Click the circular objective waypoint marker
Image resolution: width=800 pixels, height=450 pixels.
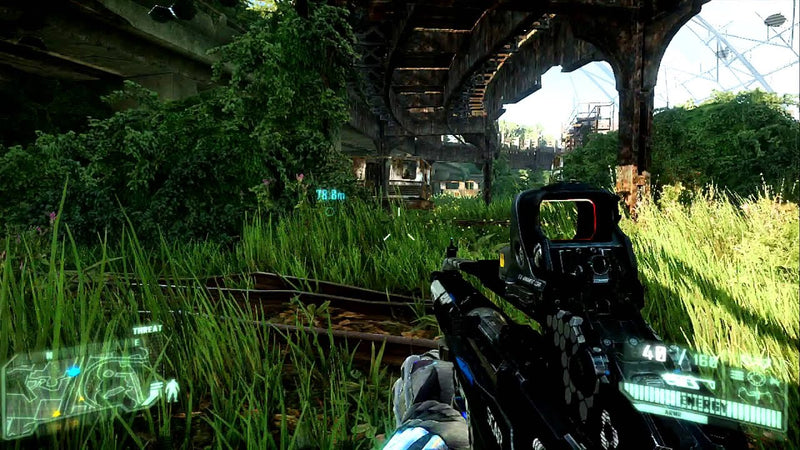pyautogui.click(x=329, y=211)
